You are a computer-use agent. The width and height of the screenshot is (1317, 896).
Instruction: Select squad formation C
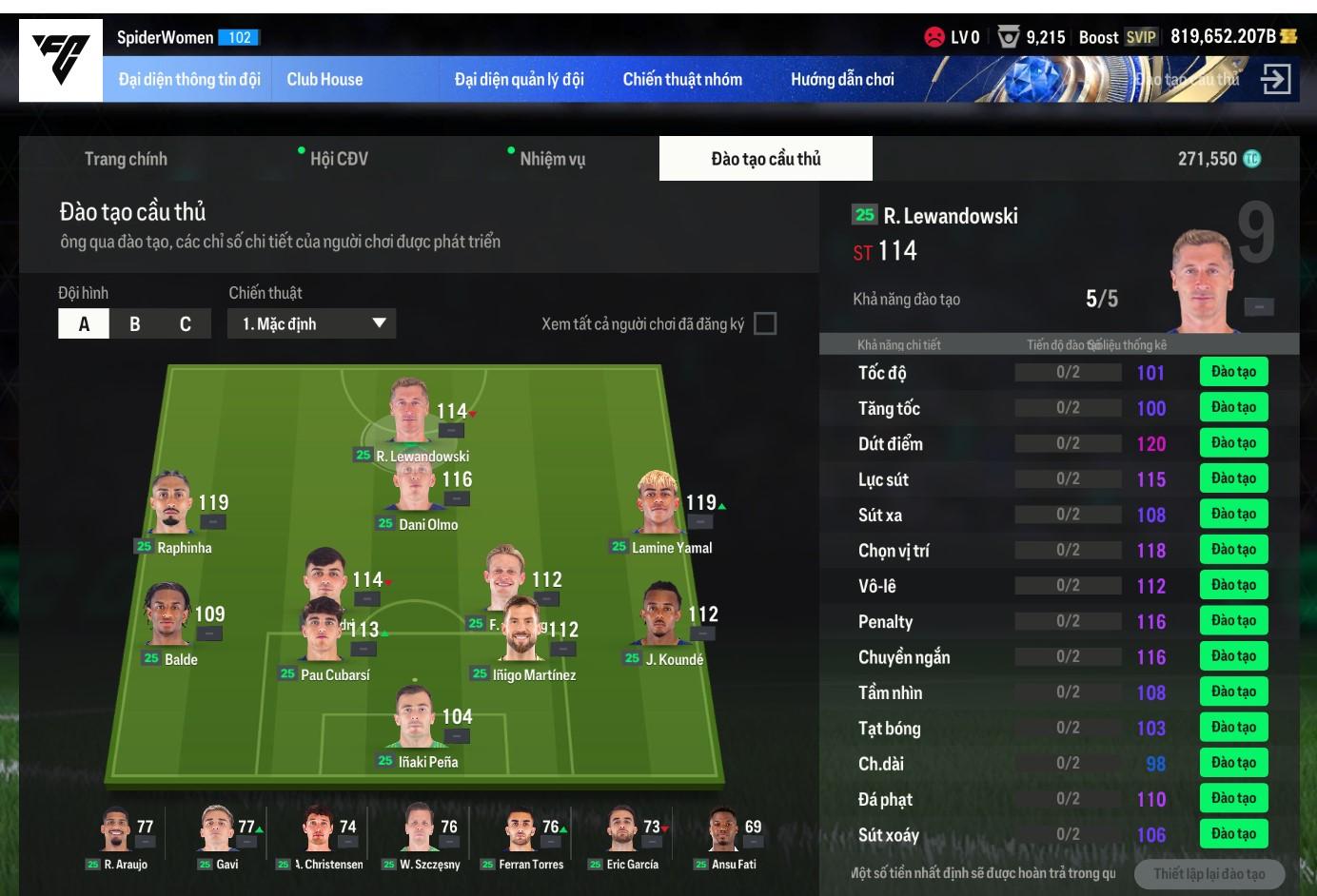pos(186,324)
